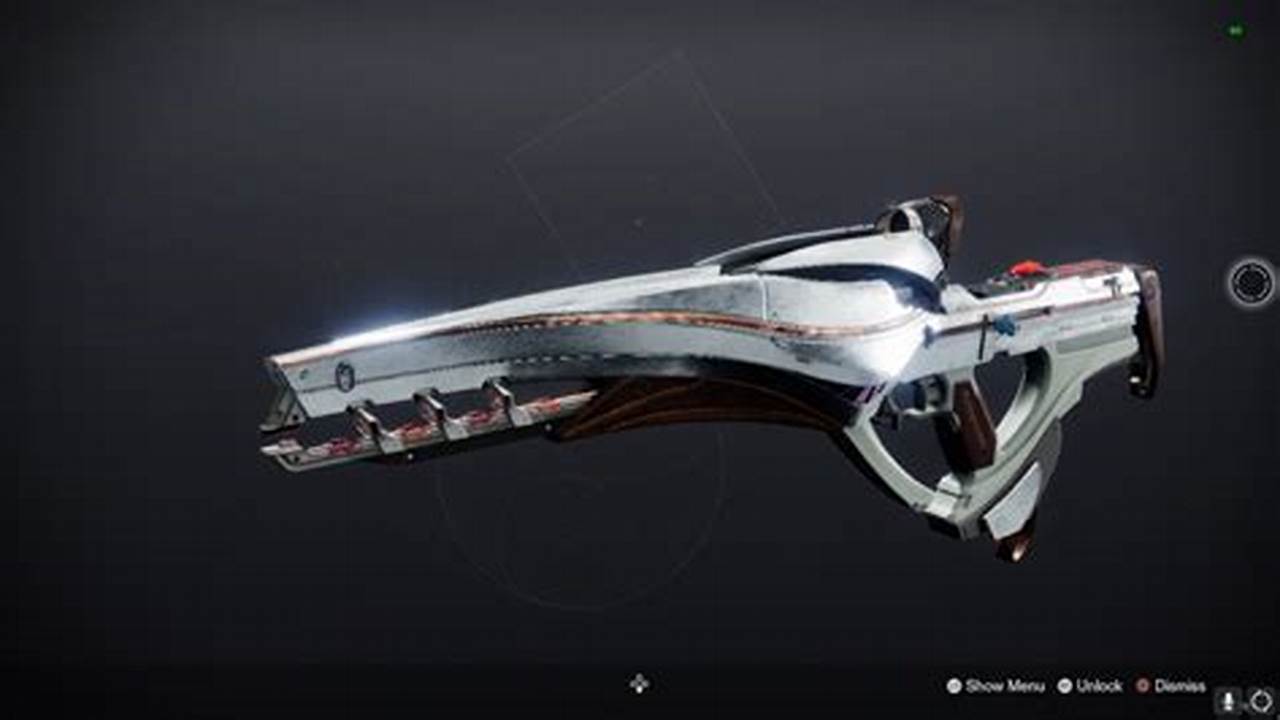
Task: Click the Unlock button prompt icon
Action: (1067, 687)
